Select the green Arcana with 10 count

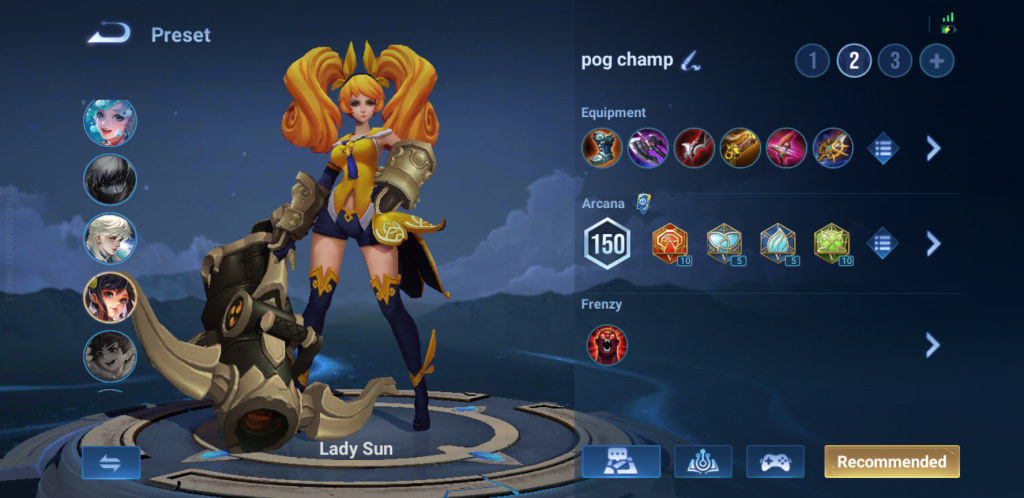[832, 243]
